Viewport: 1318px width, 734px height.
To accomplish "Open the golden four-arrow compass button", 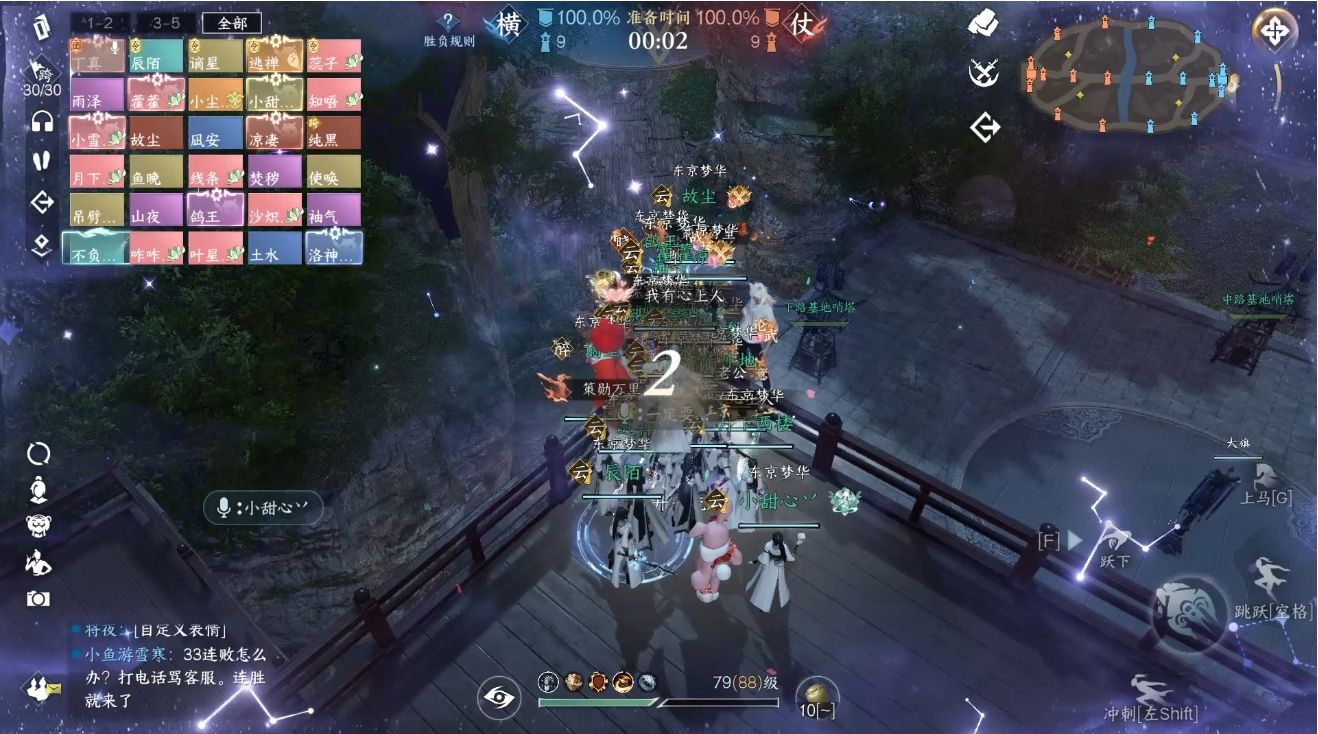I will tap(1274, 30).
